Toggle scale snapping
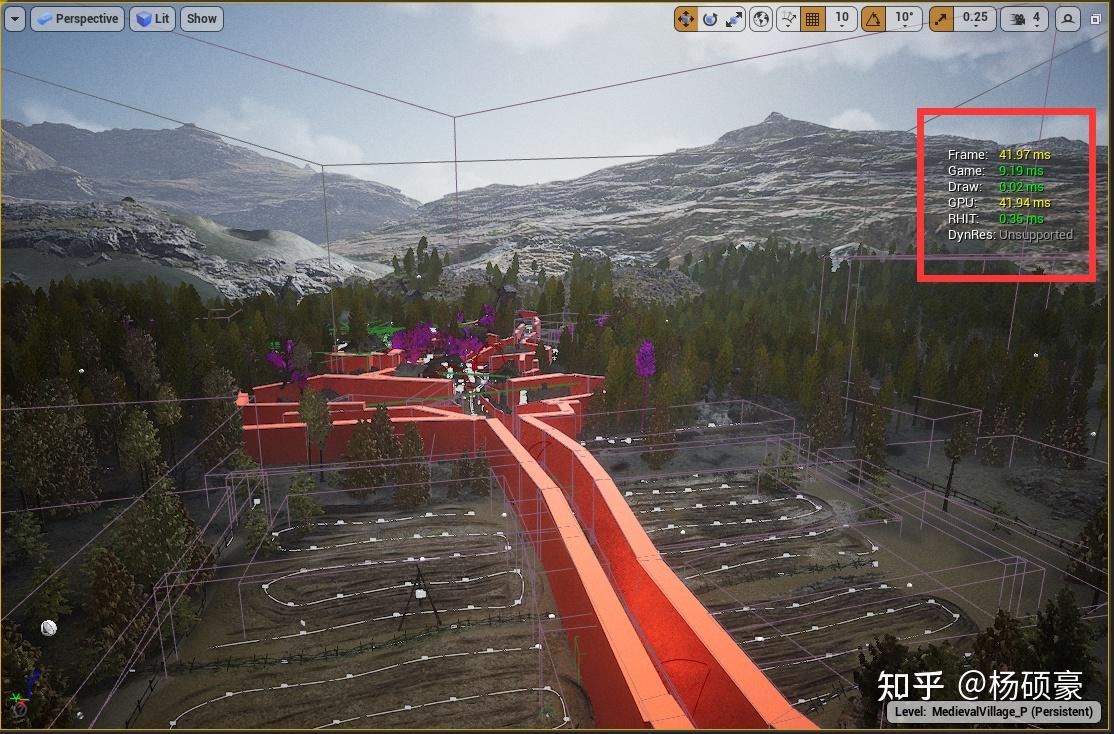Image resolution: width=1114 pixels, height=734 pixels. [941, 18]
